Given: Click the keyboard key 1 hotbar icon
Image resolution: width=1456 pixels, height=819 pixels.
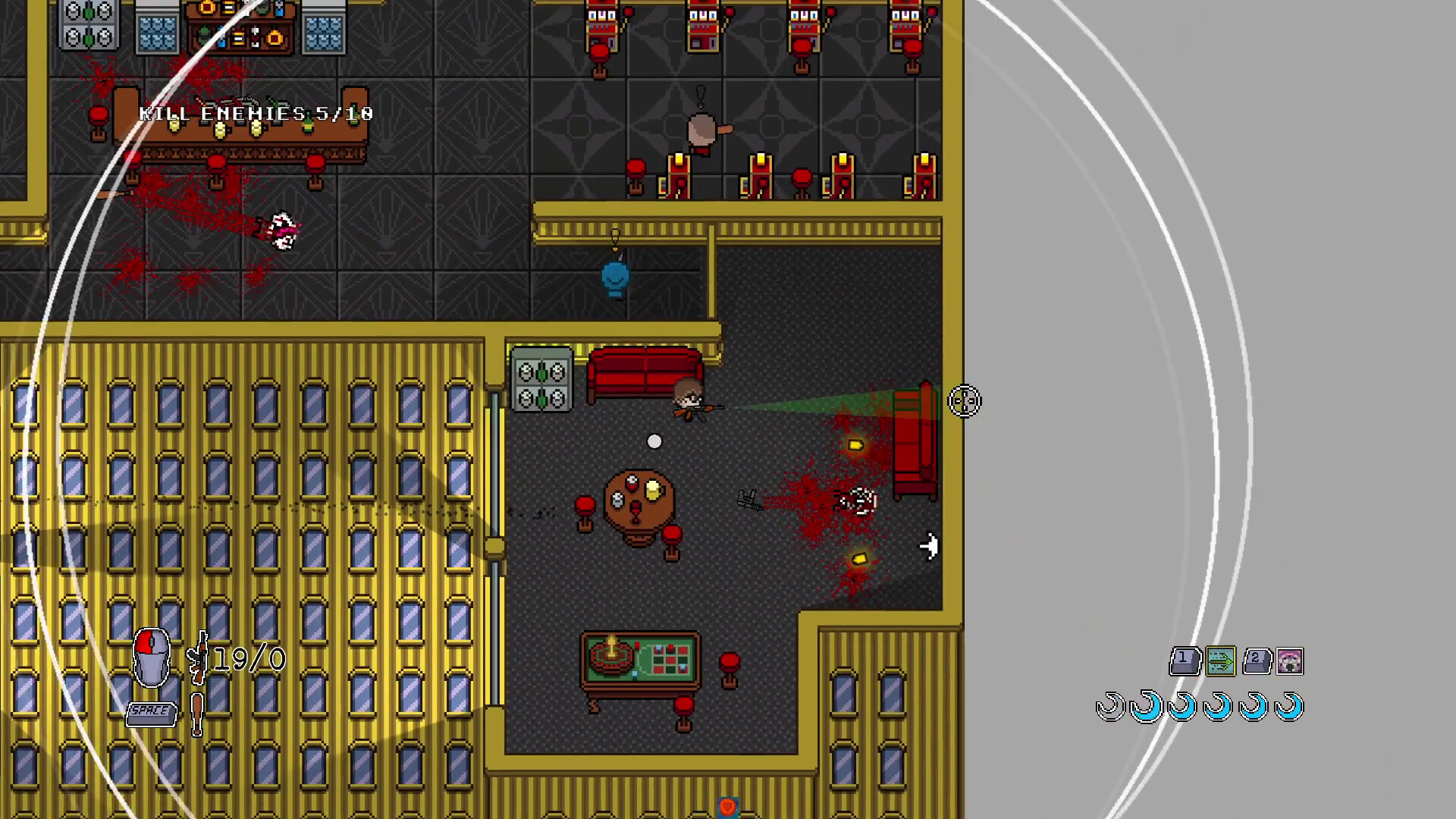Looking at the screenshot, I should 1186,661.
